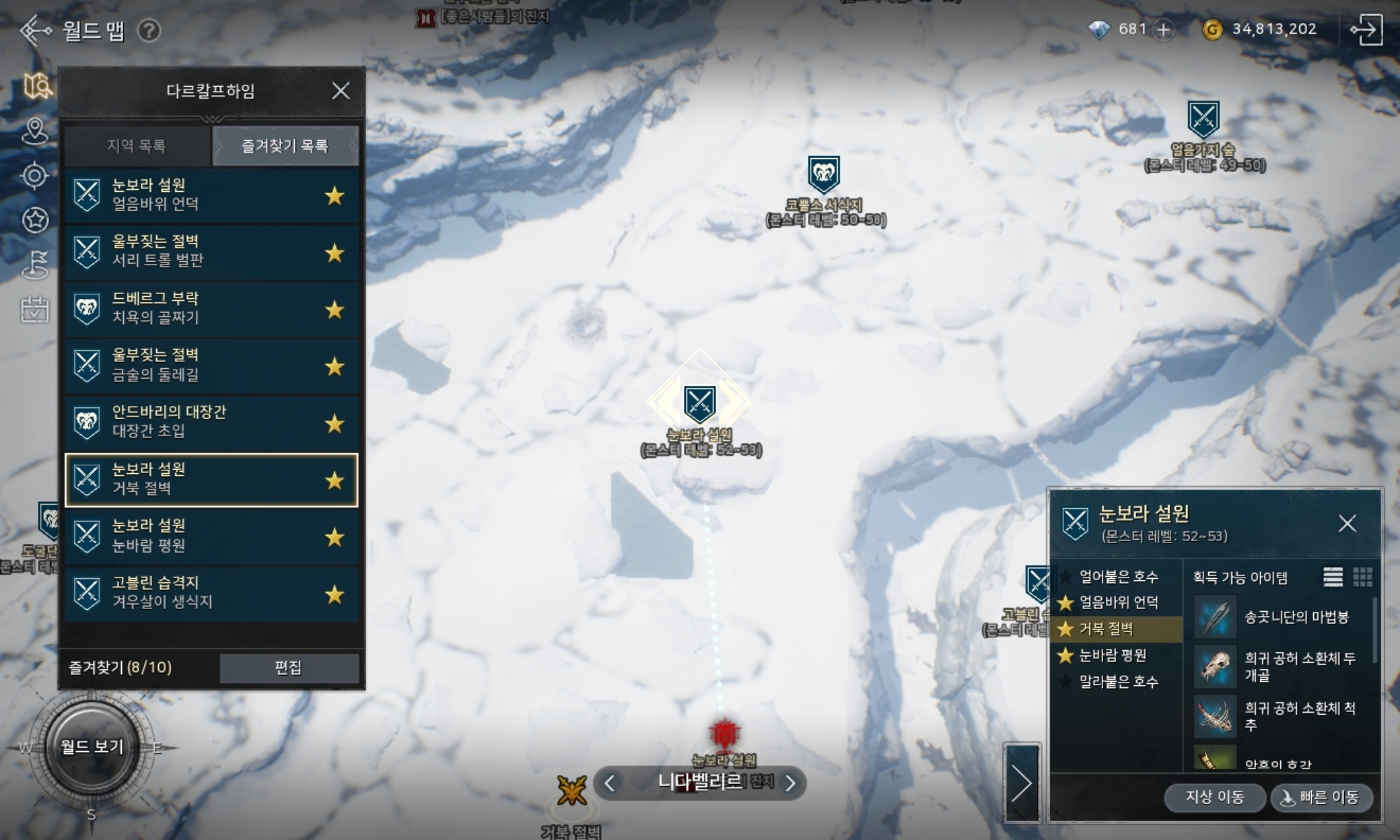Select the 즐겨찾기 목록 tab
Screen dimensions: 1400x840
click(x=285, y=146)
